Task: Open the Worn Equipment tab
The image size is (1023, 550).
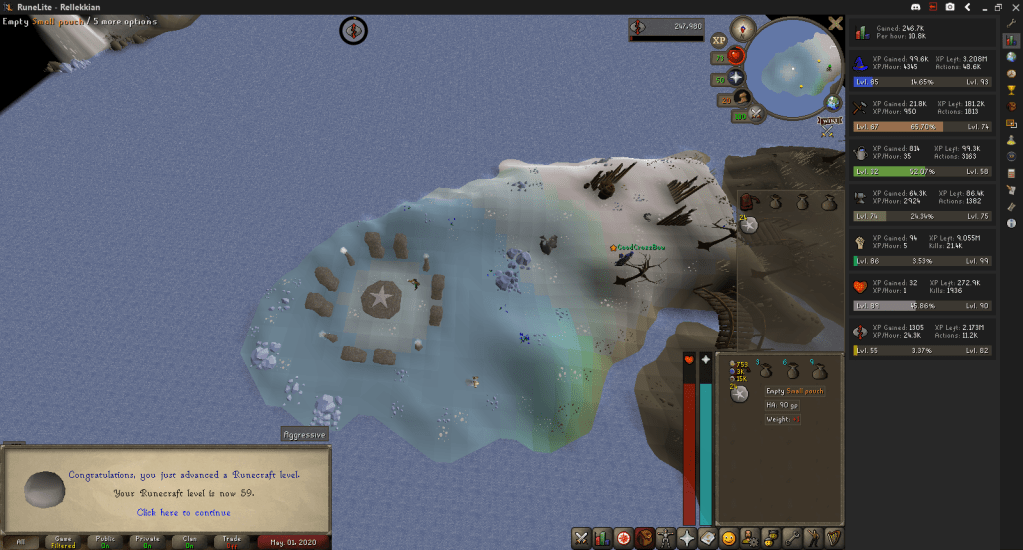Action: point(663,538)
